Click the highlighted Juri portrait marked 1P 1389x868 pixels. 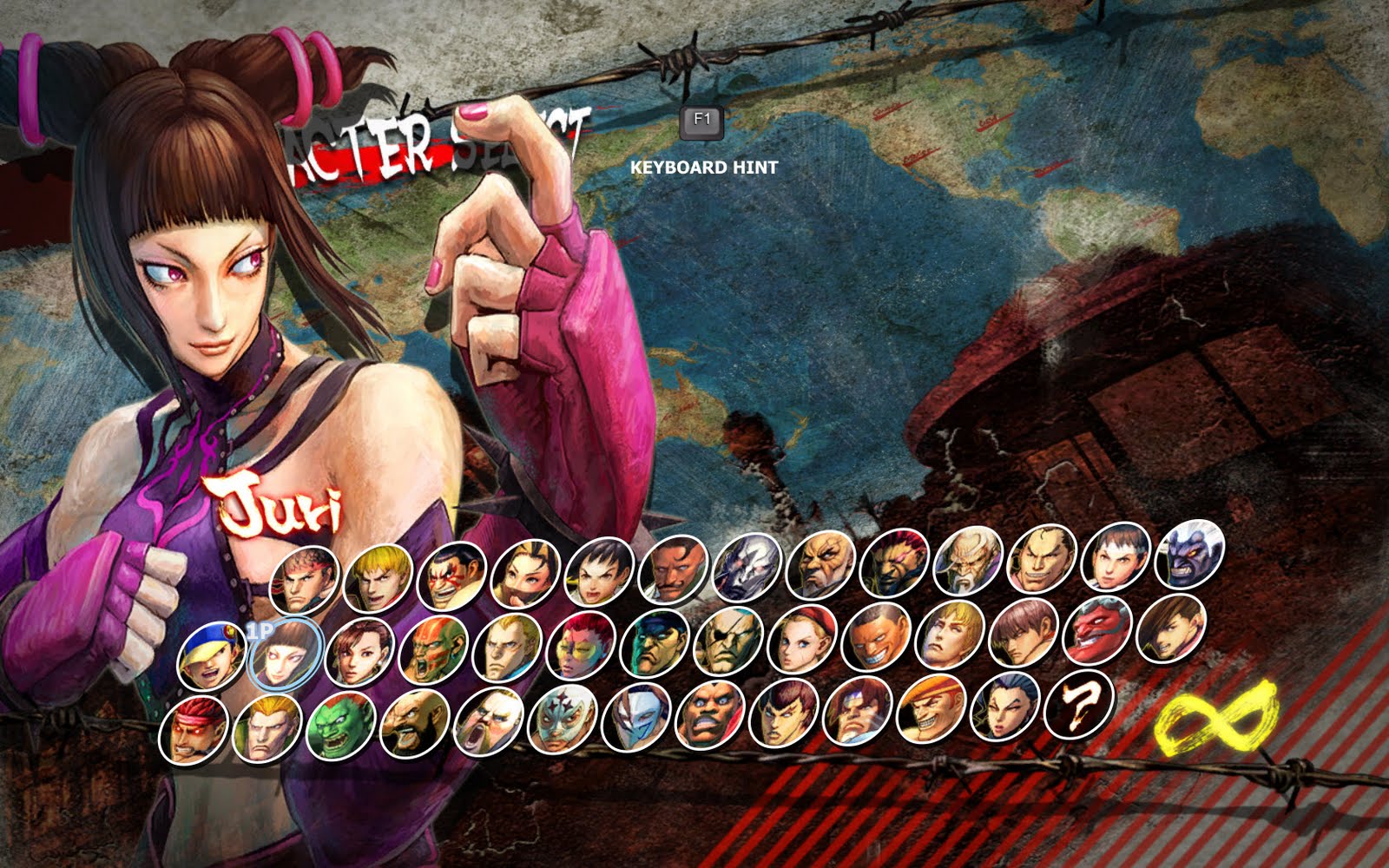(x=286, y=653)
